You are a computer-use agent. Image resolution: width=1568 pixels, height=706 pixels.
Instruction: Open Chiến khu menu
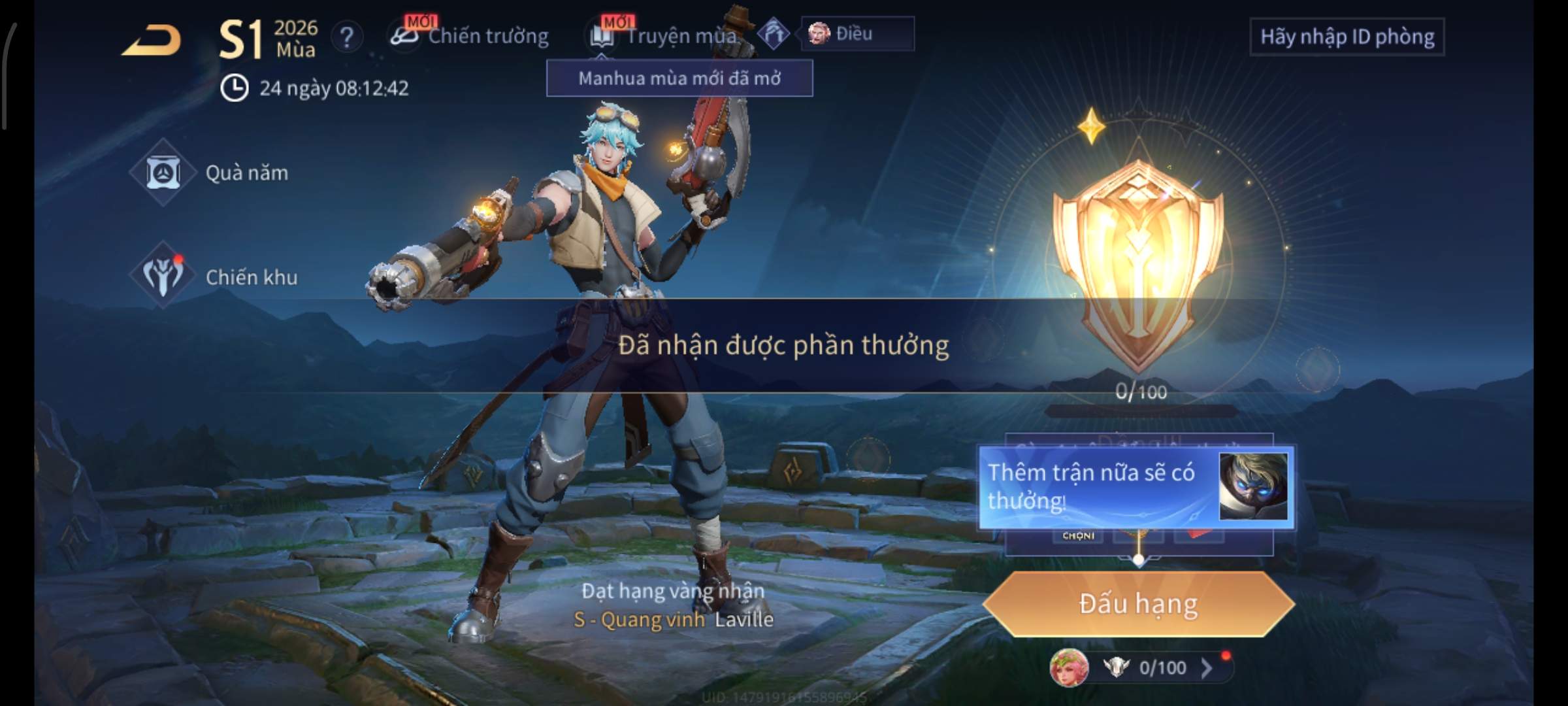tap(216, 277)
